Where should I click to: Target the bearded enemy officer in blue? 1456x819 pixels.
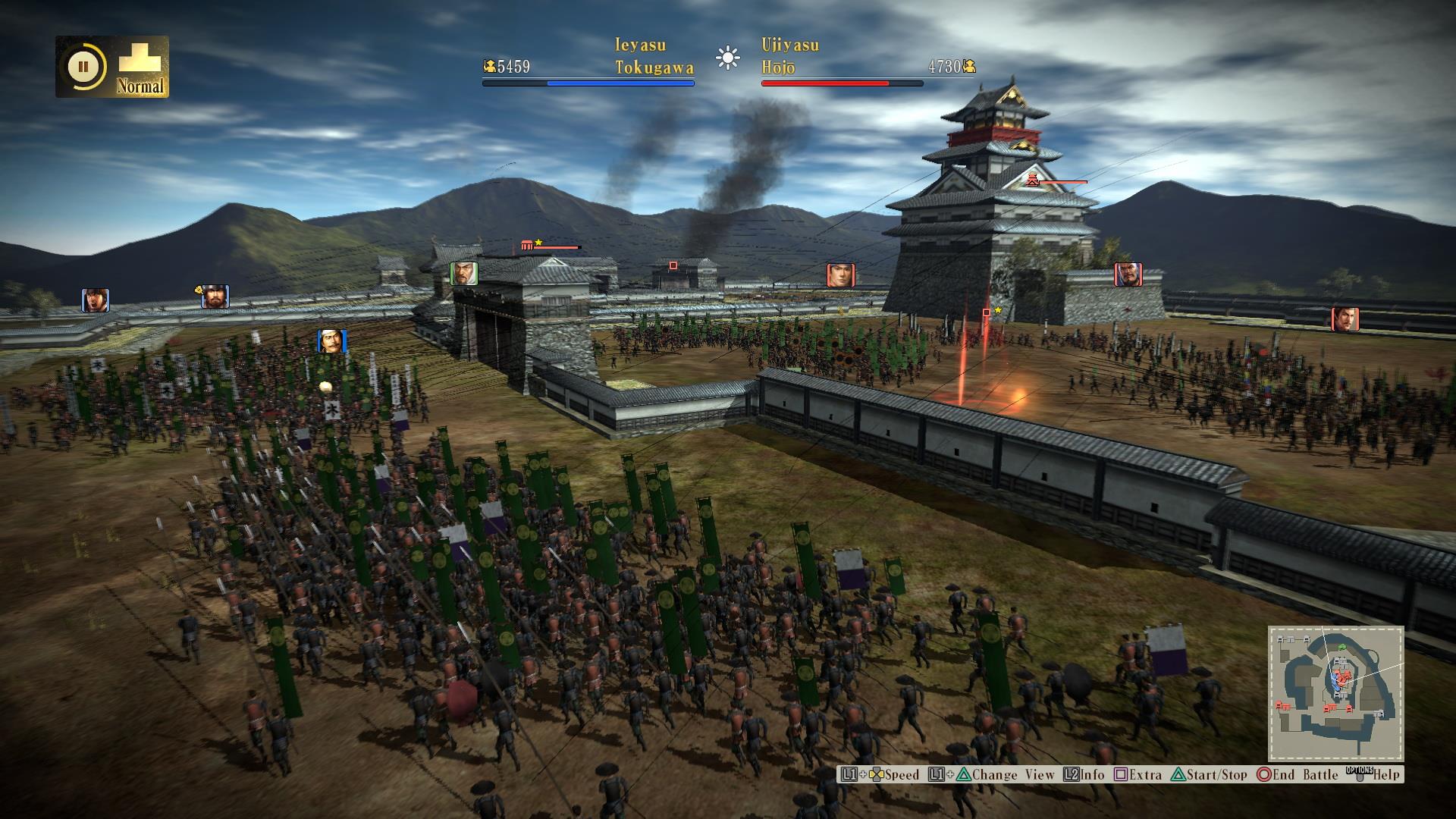coord(1128,275)
